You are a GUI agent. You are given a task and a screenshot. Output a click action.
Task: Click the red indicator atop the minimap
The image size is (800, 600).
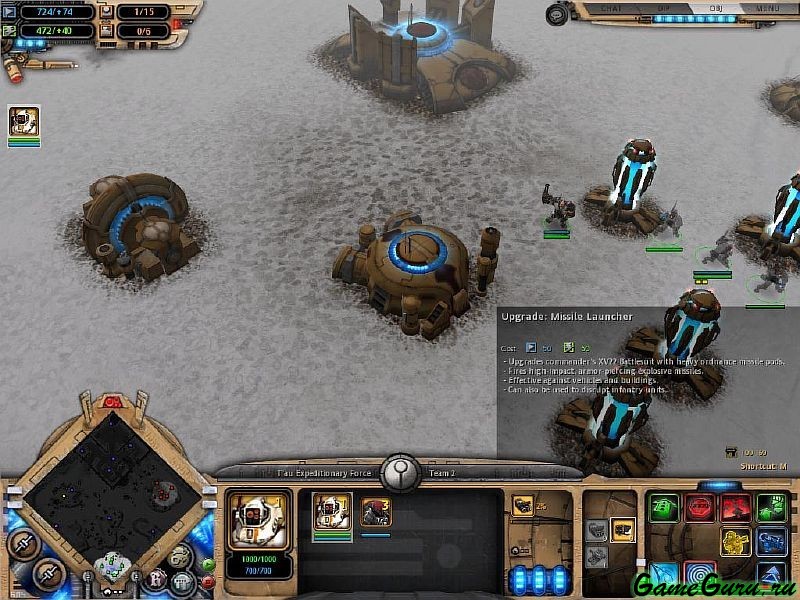pyautogui.click(x=114, y=402)
